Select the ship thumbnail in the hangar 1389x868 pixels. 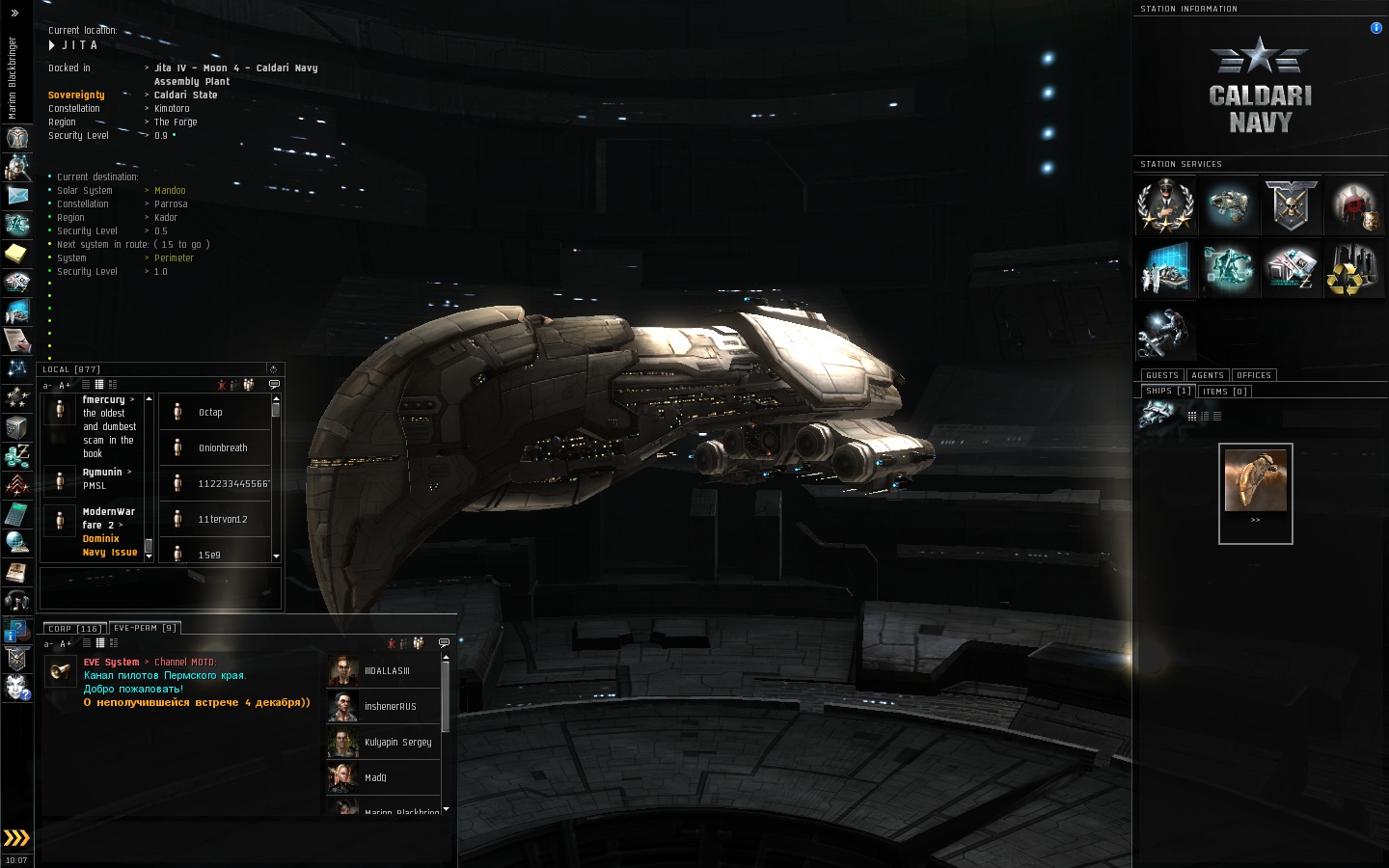1255,479
